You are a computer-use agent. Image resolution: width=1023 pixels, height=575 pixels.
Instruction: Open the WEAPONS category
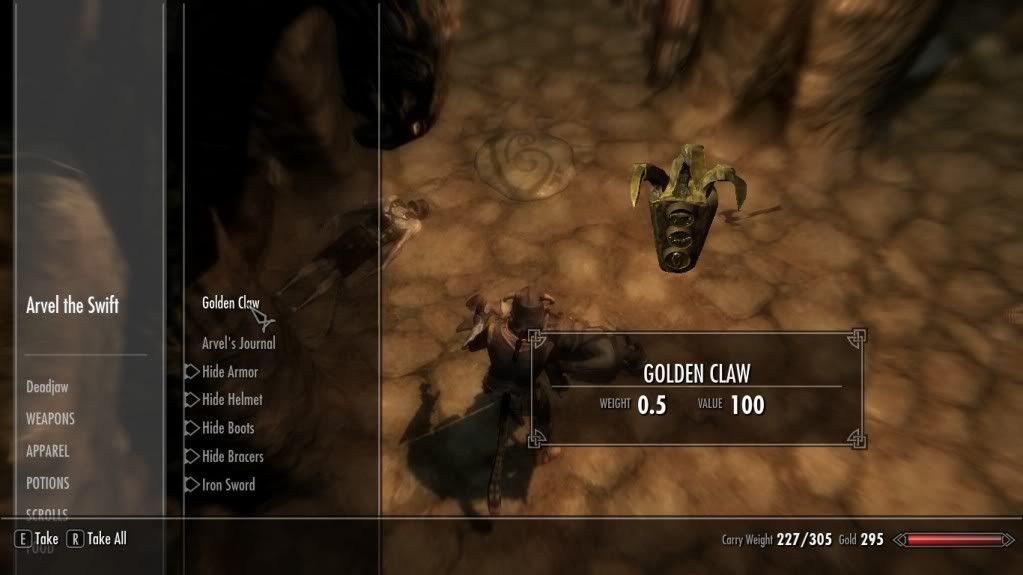tap(50, 419)
